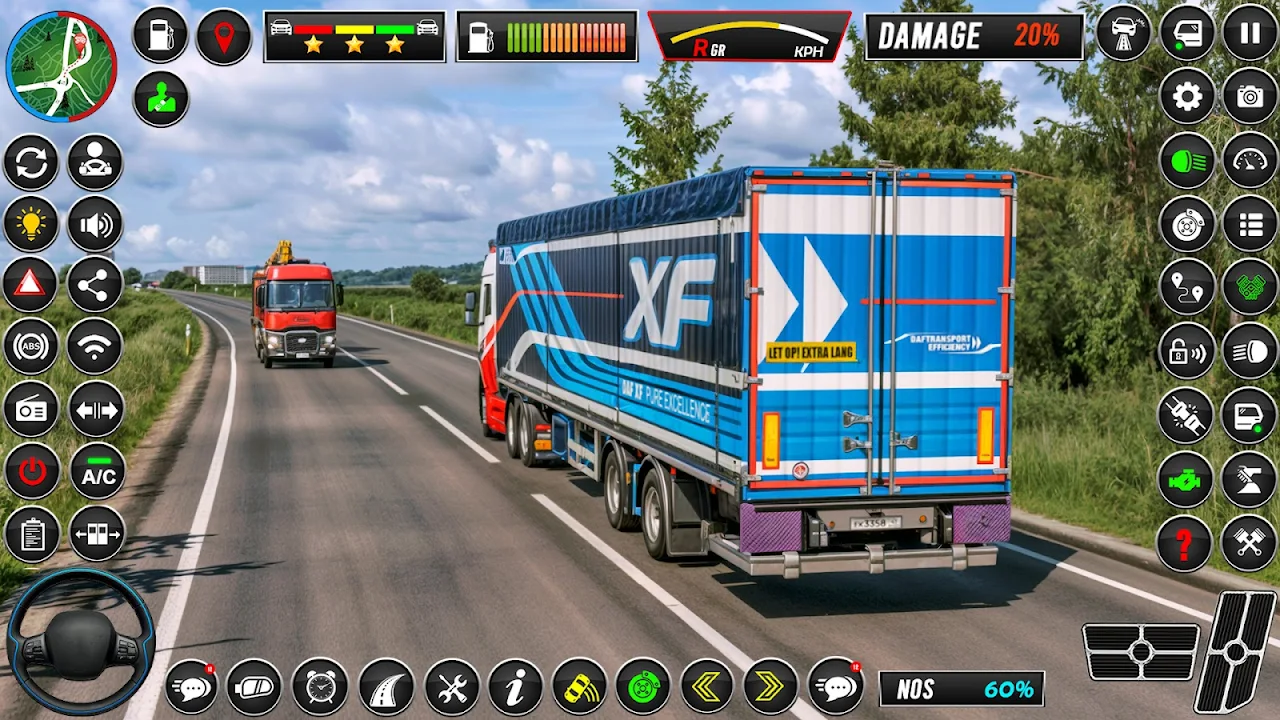
Task: Open the info button
Action: coord(515,687)
